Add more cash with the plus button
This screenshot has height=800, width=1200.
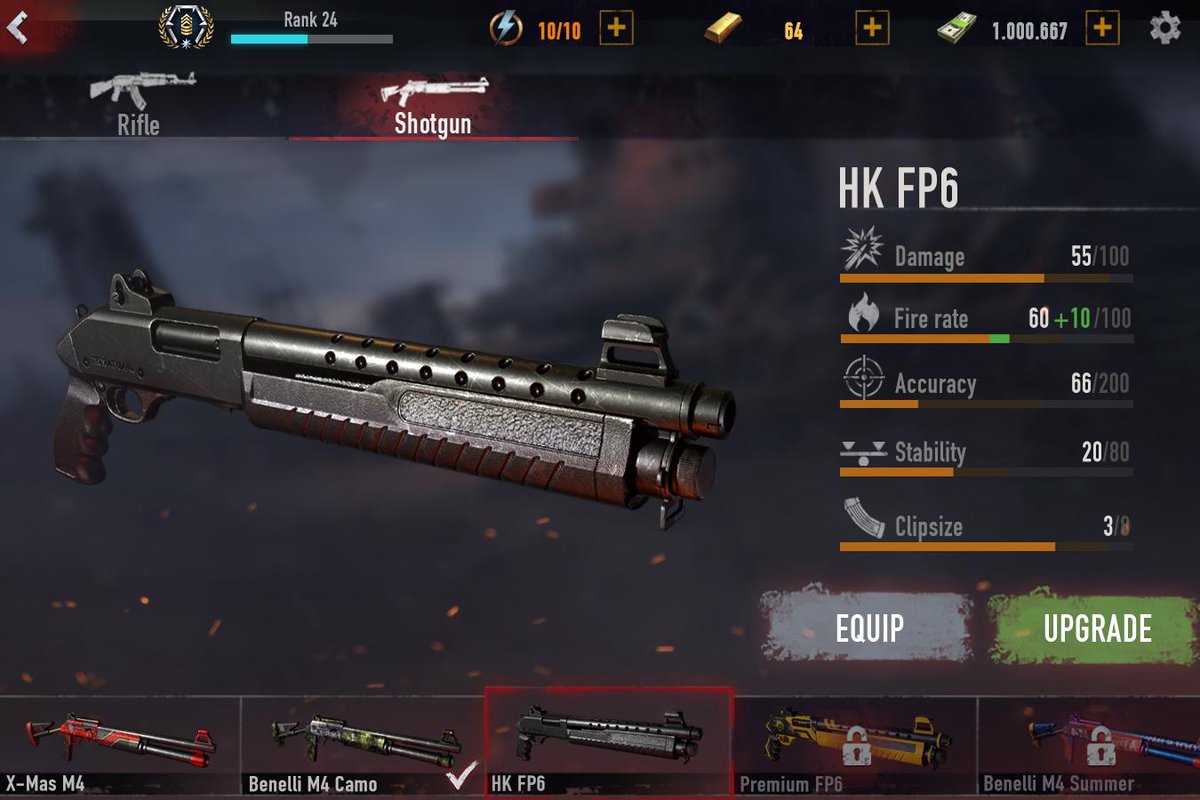point(1102,28)
